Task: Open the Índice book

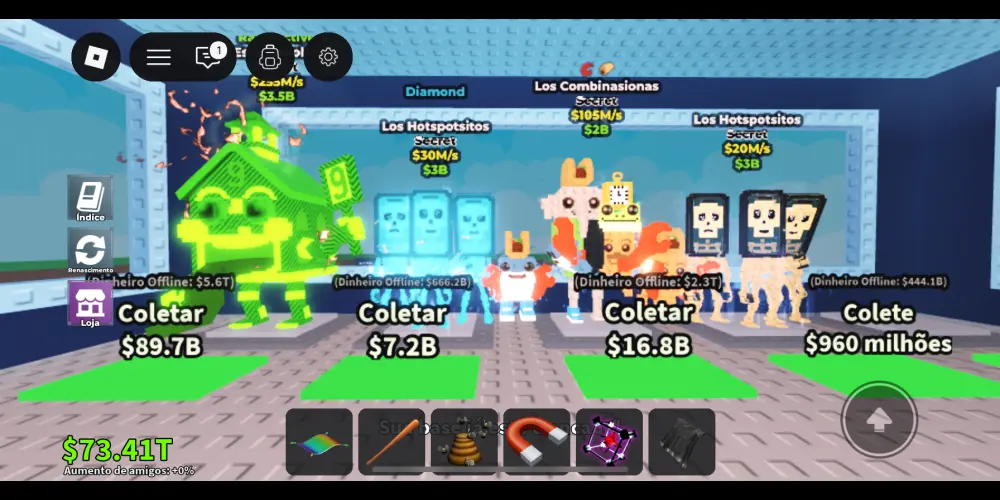Action: click(90, 198)
